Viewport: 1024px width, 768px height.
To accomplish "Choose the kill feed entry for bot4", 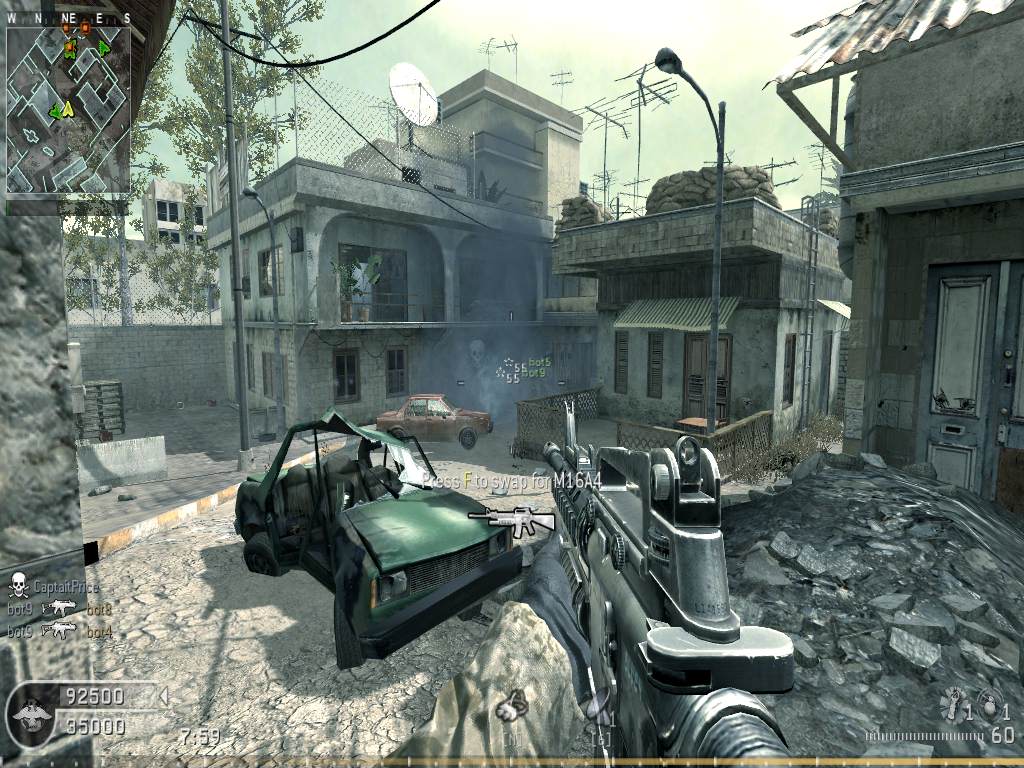I will pos(60,631).
